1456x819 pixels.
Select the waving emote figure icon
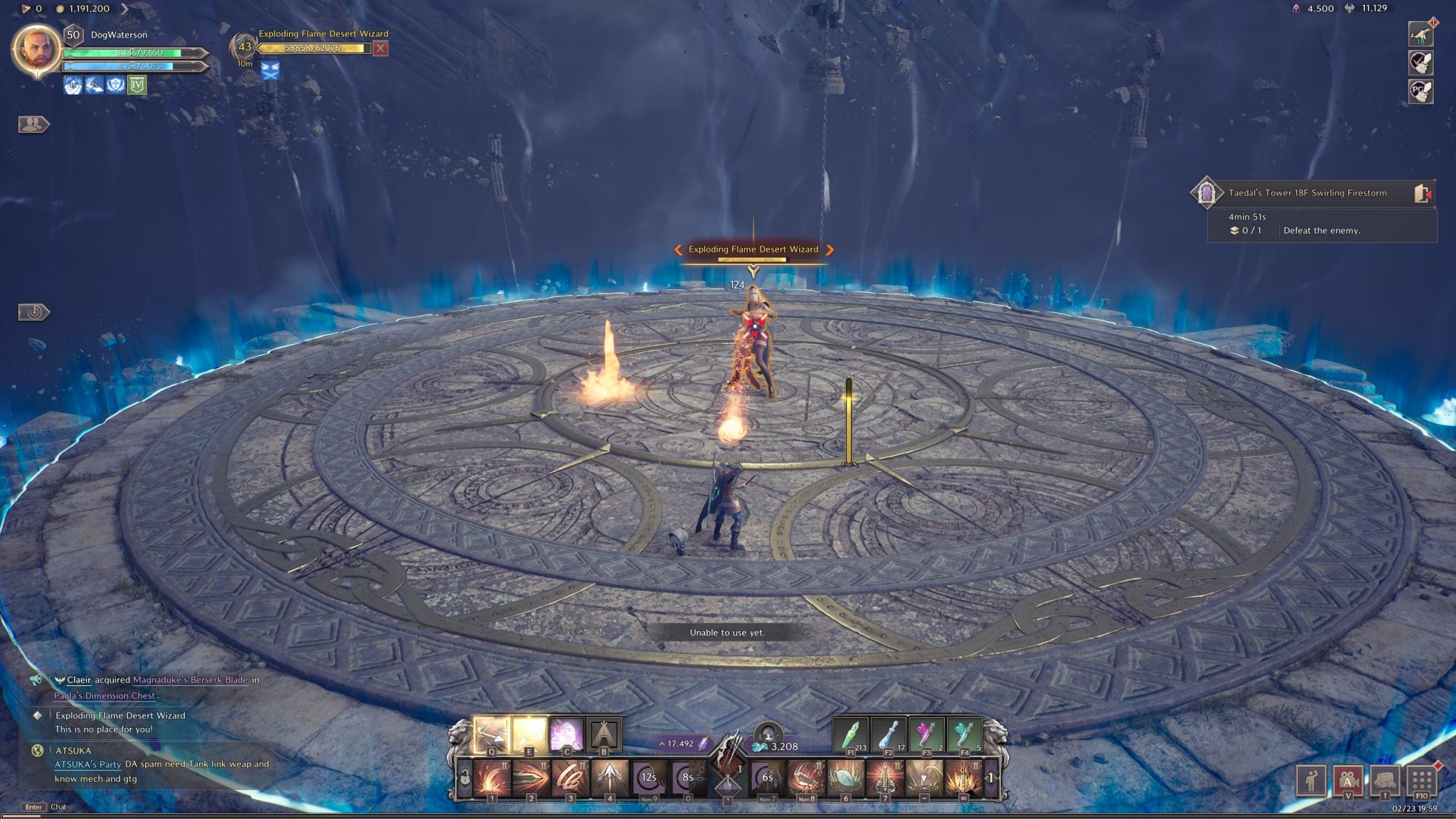[1312, 781]
